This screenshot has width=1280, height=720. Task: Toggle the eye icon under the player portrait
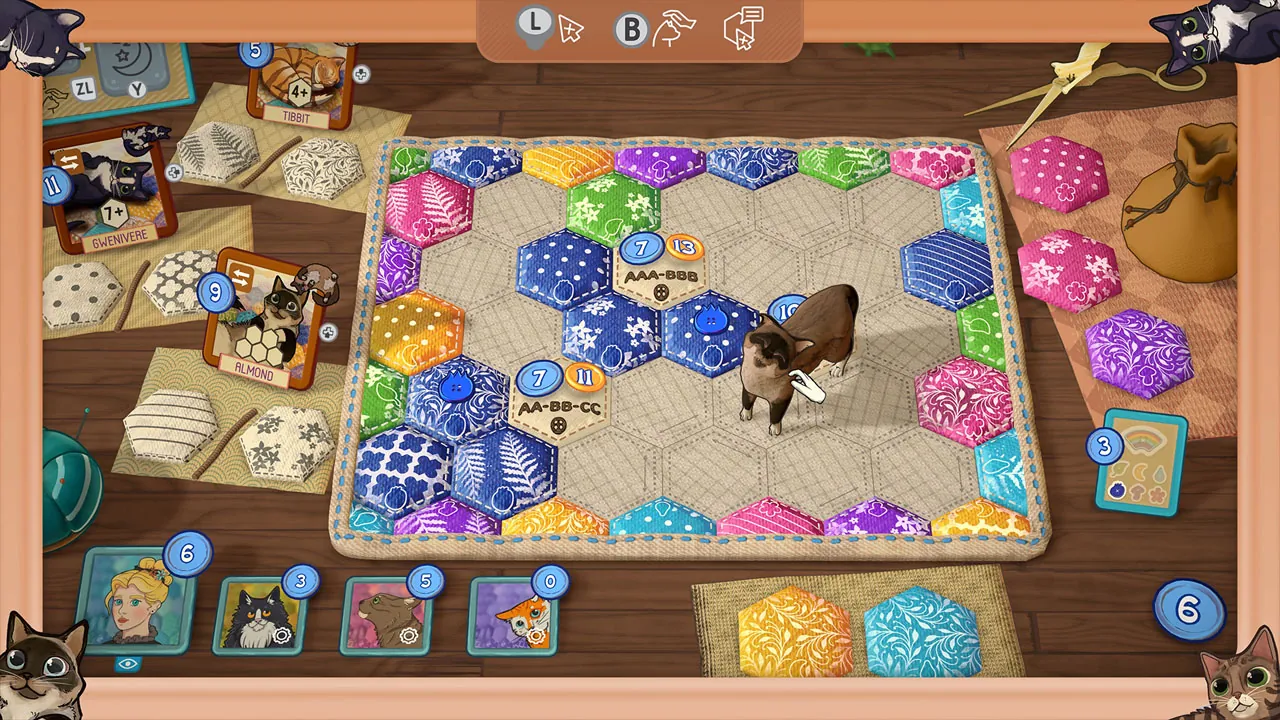point(127,662)
